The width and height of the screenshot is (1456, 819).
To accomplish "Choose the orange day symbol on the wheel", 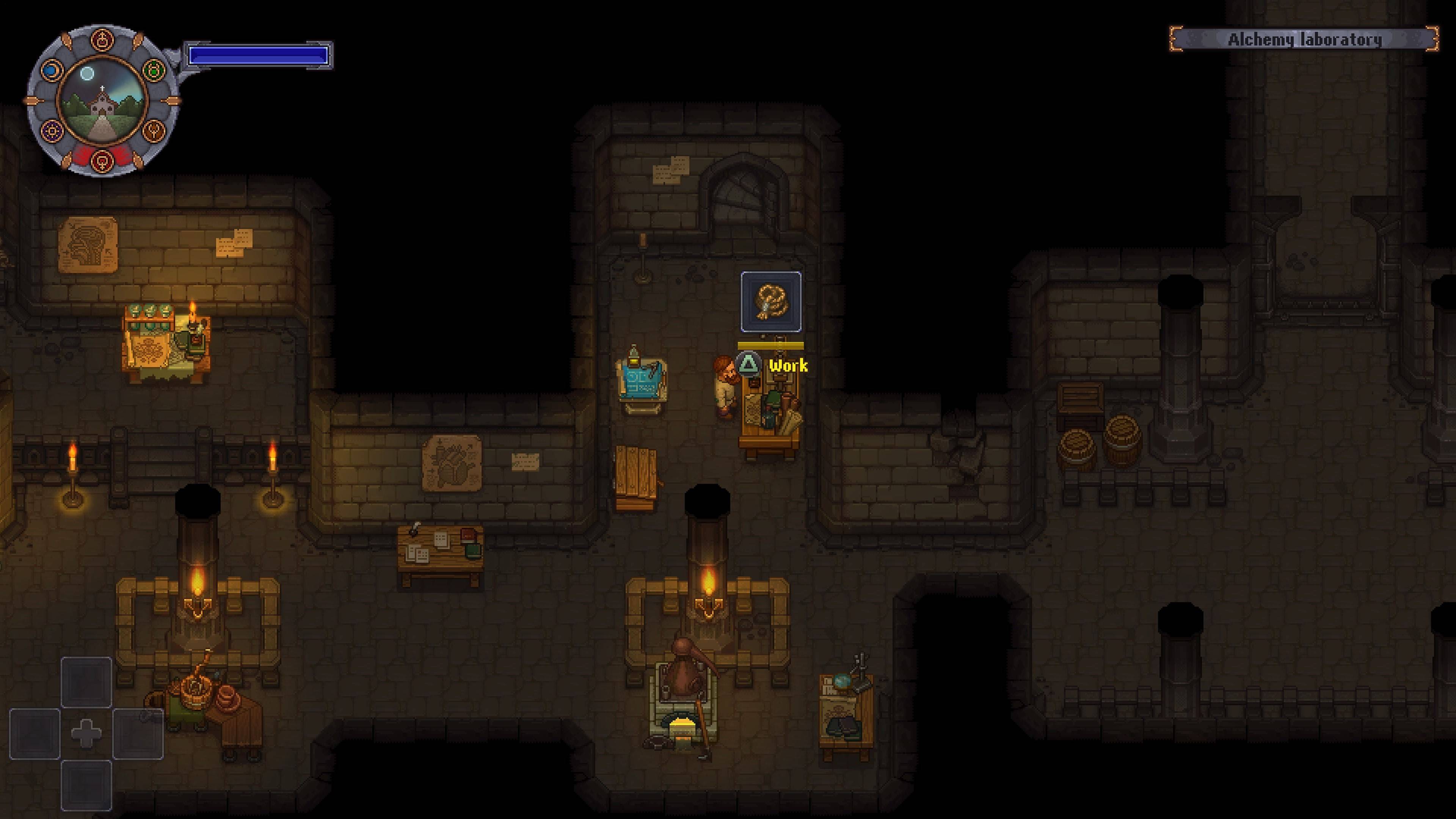I will pos(152,131).
